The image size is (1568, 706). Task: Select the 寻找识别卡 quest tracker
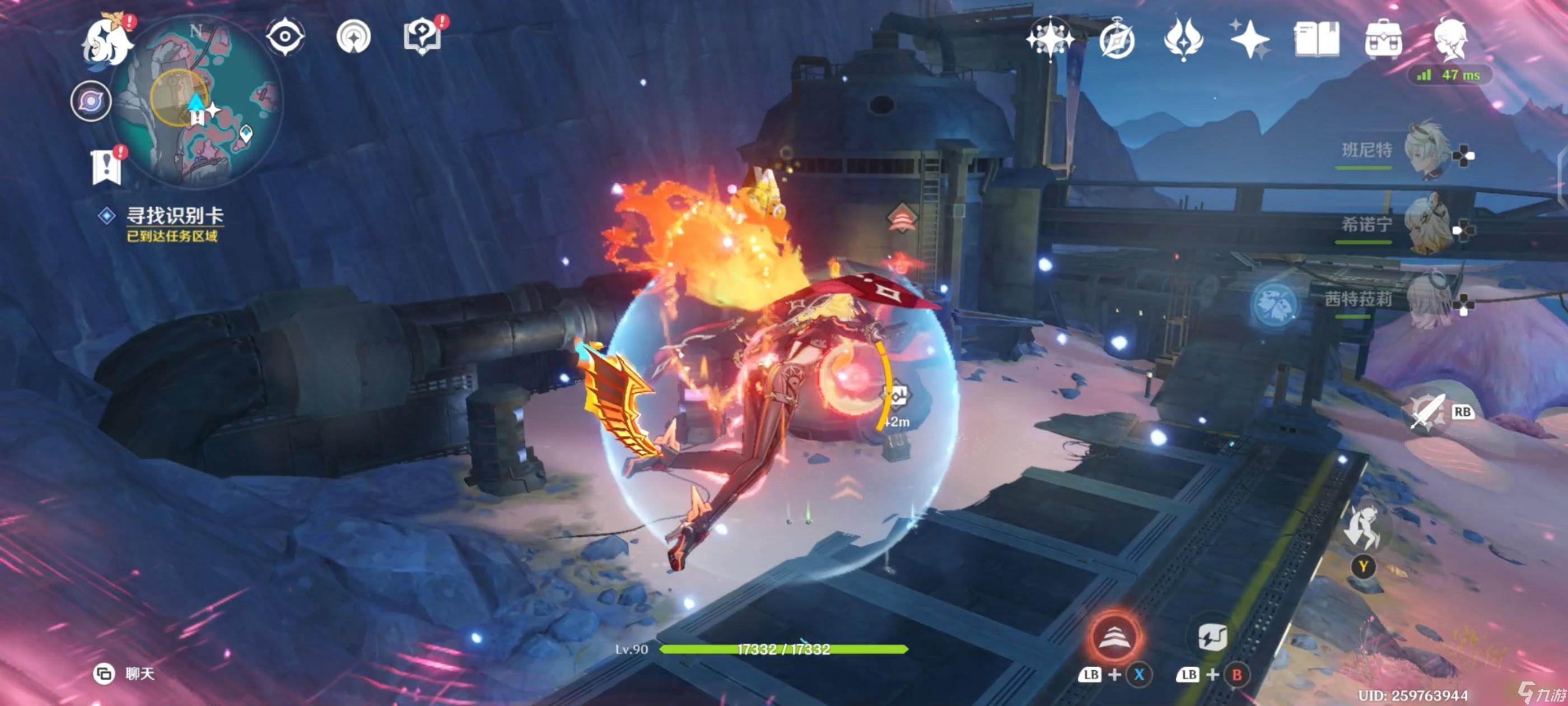[x=174, y=216]
